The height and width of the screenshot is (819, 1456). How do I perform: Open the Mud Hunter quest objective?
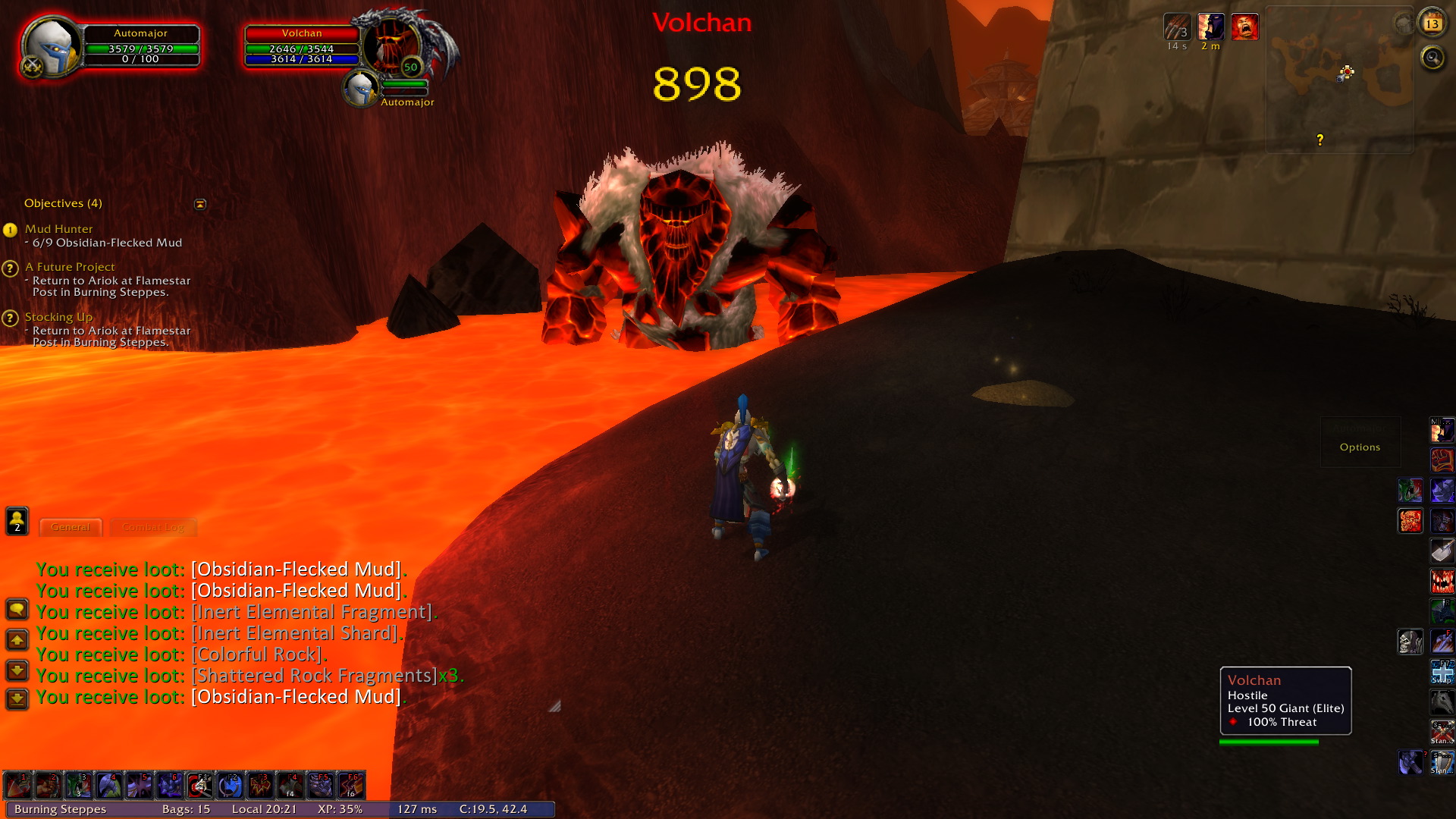click(58, 229)
